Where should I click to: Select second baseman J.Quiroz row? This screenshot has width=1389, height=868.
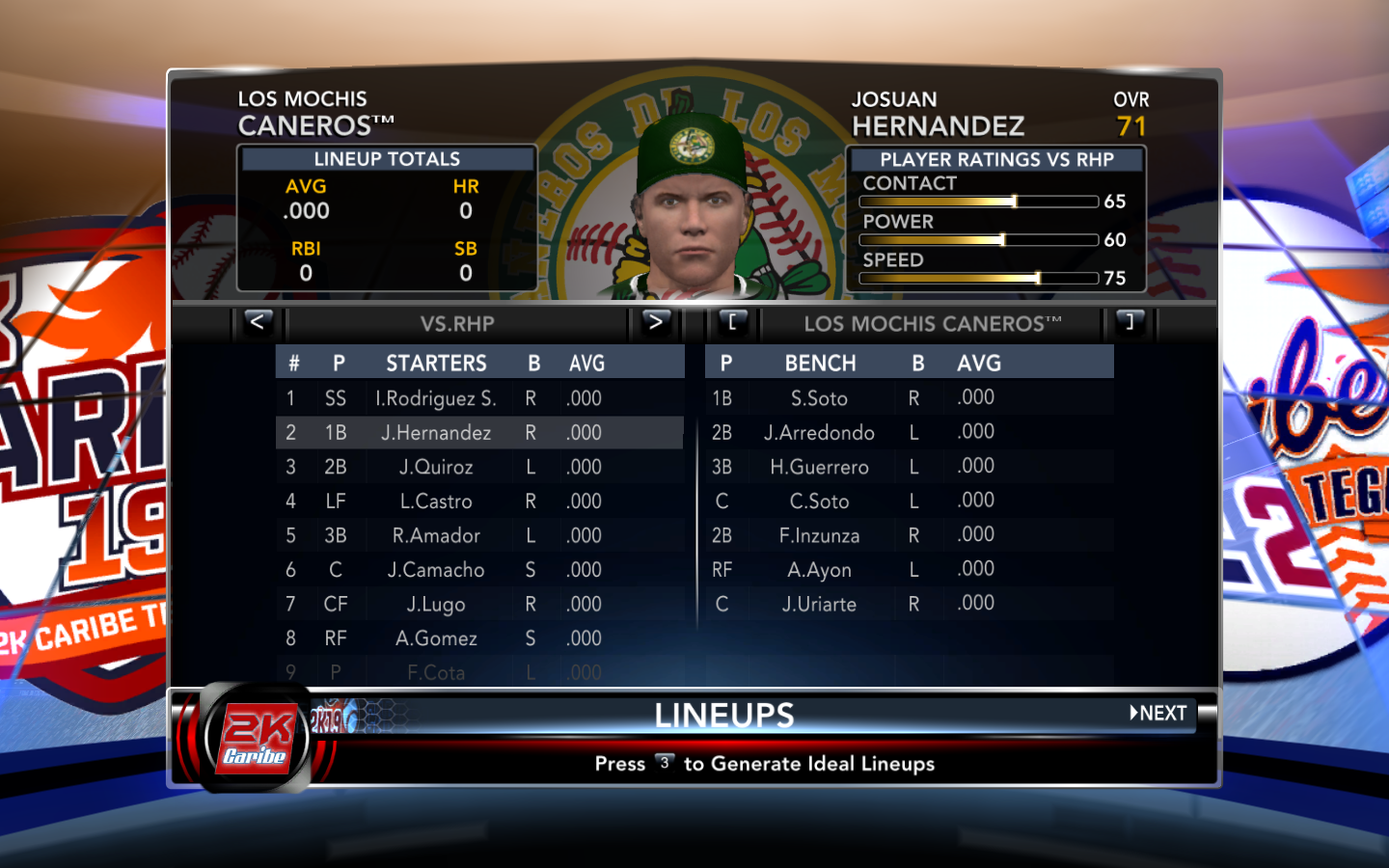436,468
